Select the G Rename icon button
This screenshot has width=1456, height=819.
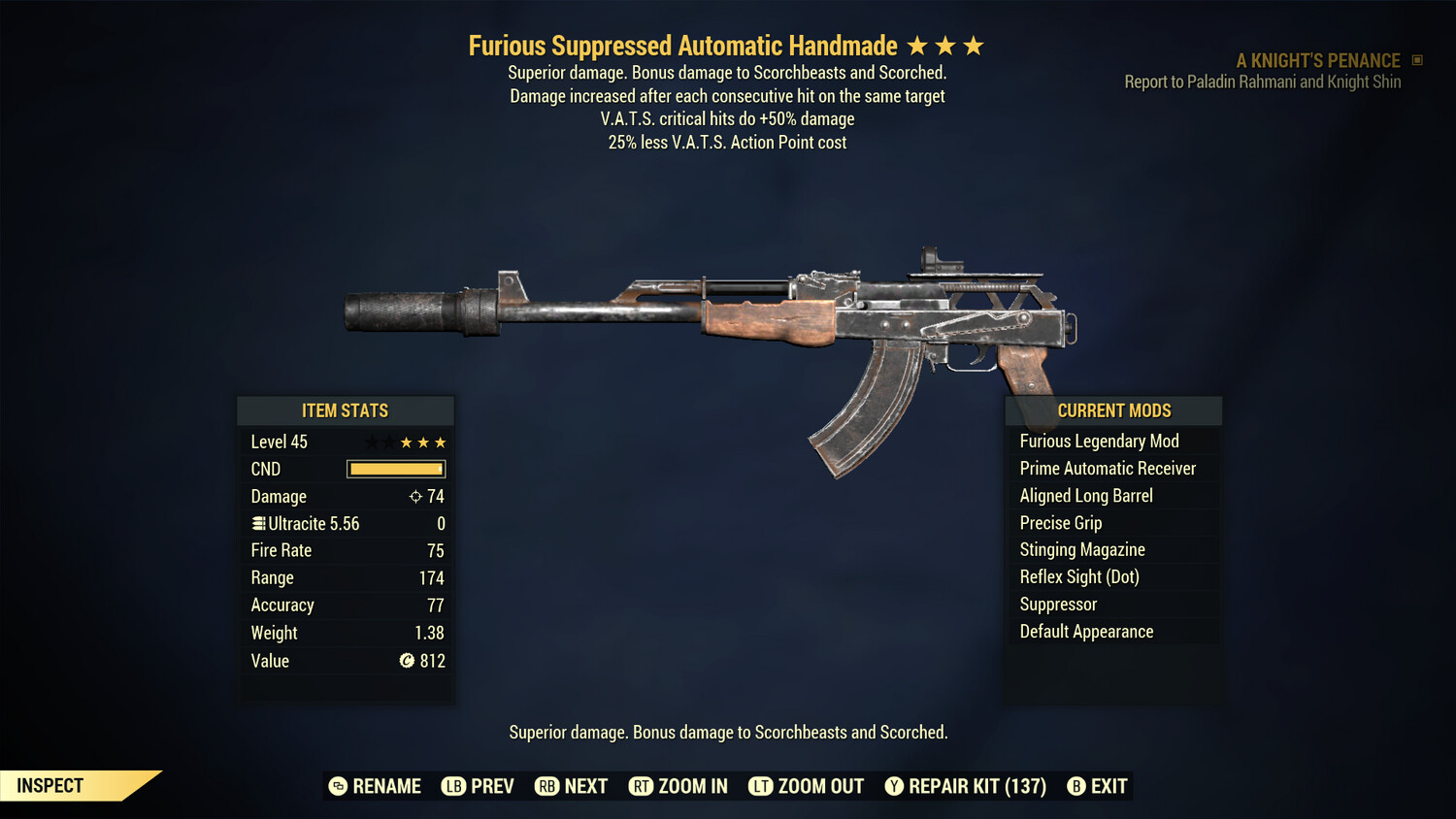339,786
